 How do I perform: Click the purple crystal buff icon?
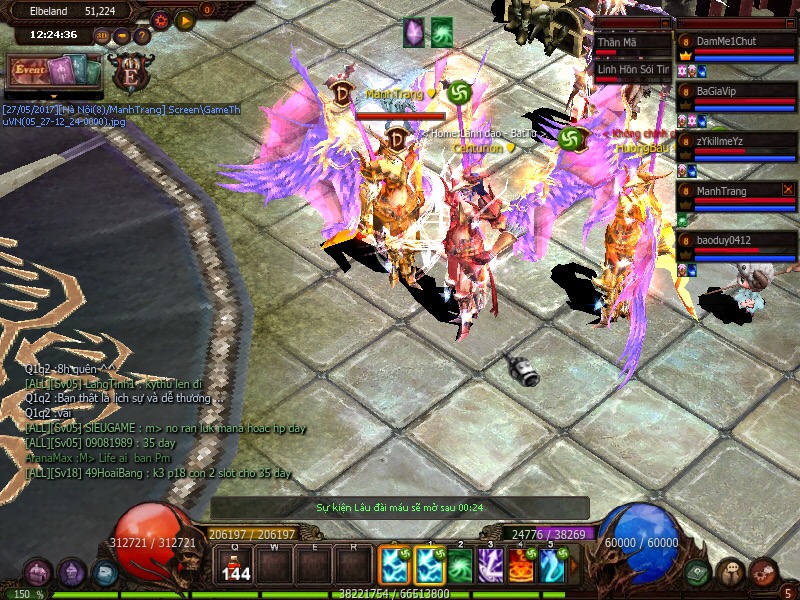pyautogui.click(x=413, y=31)
